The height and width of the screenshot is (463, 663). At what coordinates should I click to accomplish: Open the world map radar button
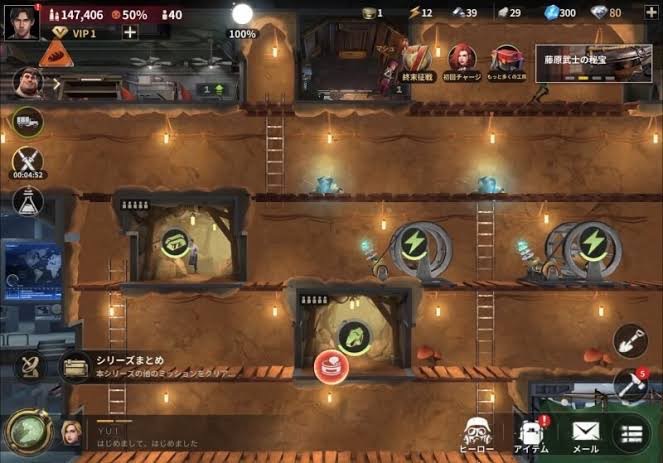click(27, 366)
